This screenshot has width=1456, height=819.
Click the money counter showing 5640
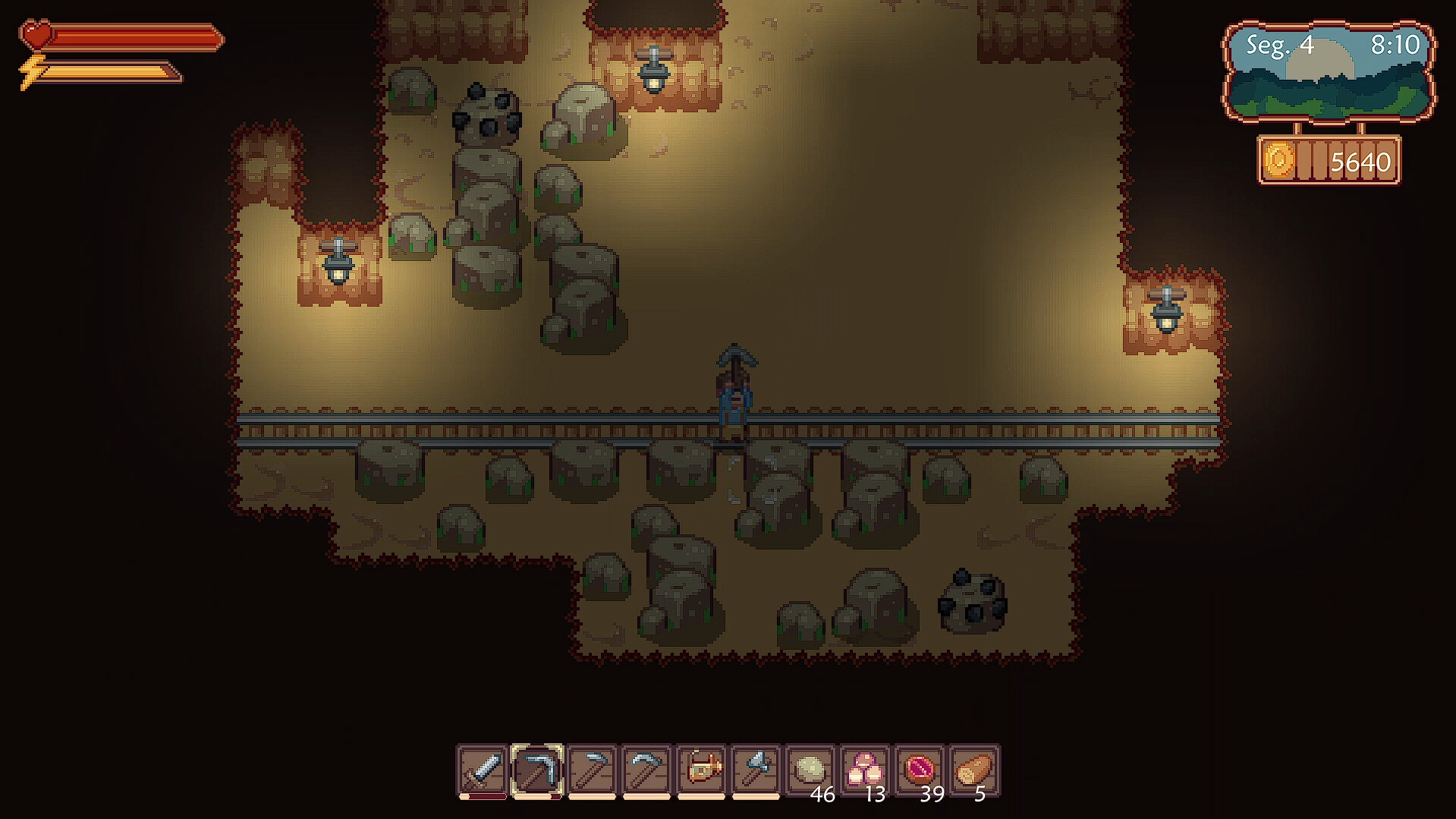coord(1362,160)
